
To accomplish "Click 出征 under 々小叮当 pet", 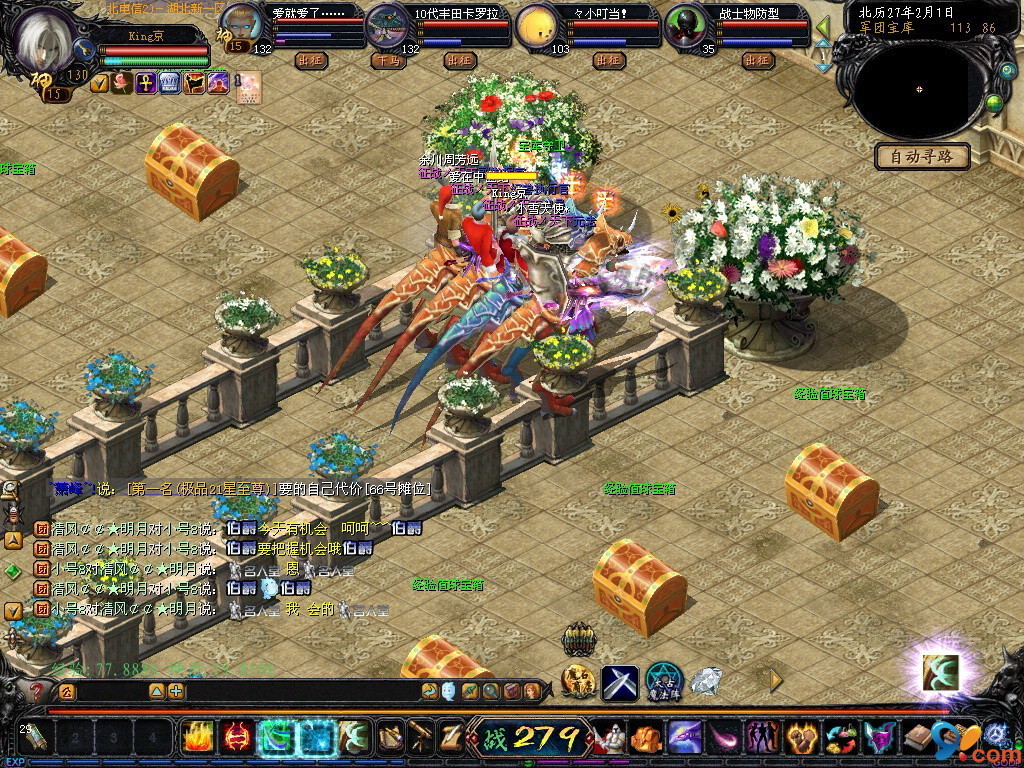I will click(609, 60).
